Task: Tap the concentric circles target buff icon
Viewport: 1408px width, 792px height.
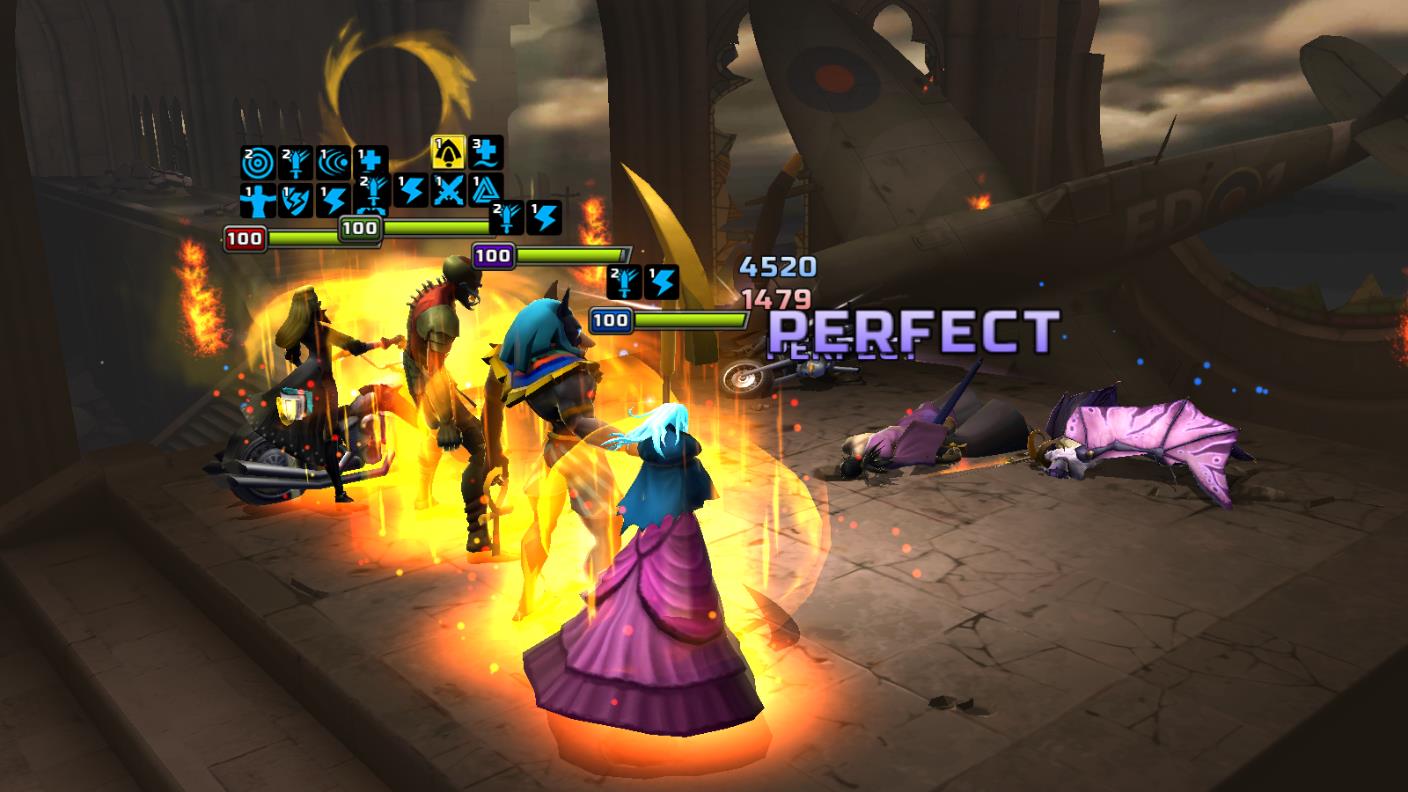Action: pyautogui.click(x=257, y=162)
